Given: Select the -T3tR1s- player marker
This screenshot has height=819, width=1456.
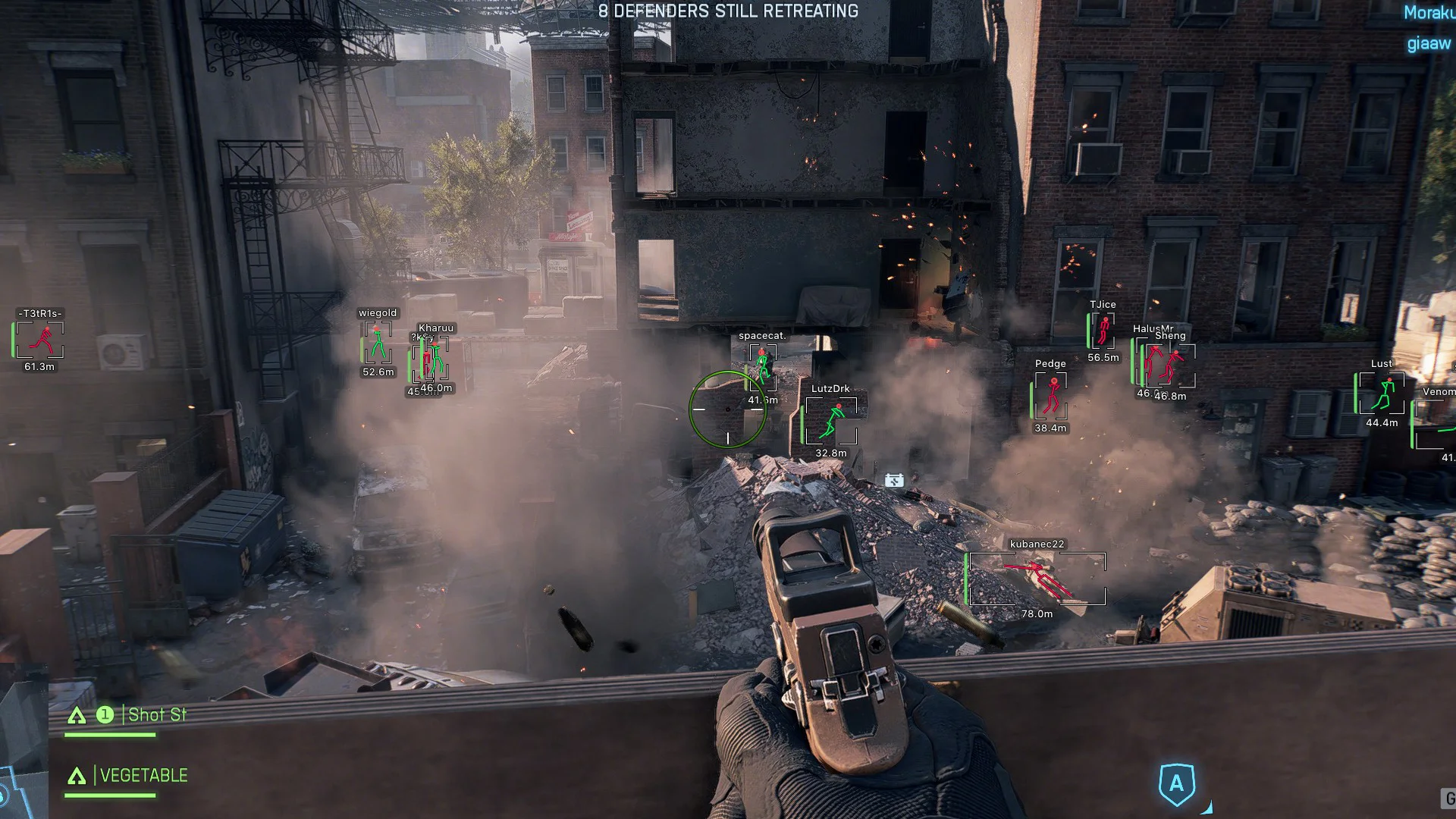Looking at the screenshot, I should point(39,340).
